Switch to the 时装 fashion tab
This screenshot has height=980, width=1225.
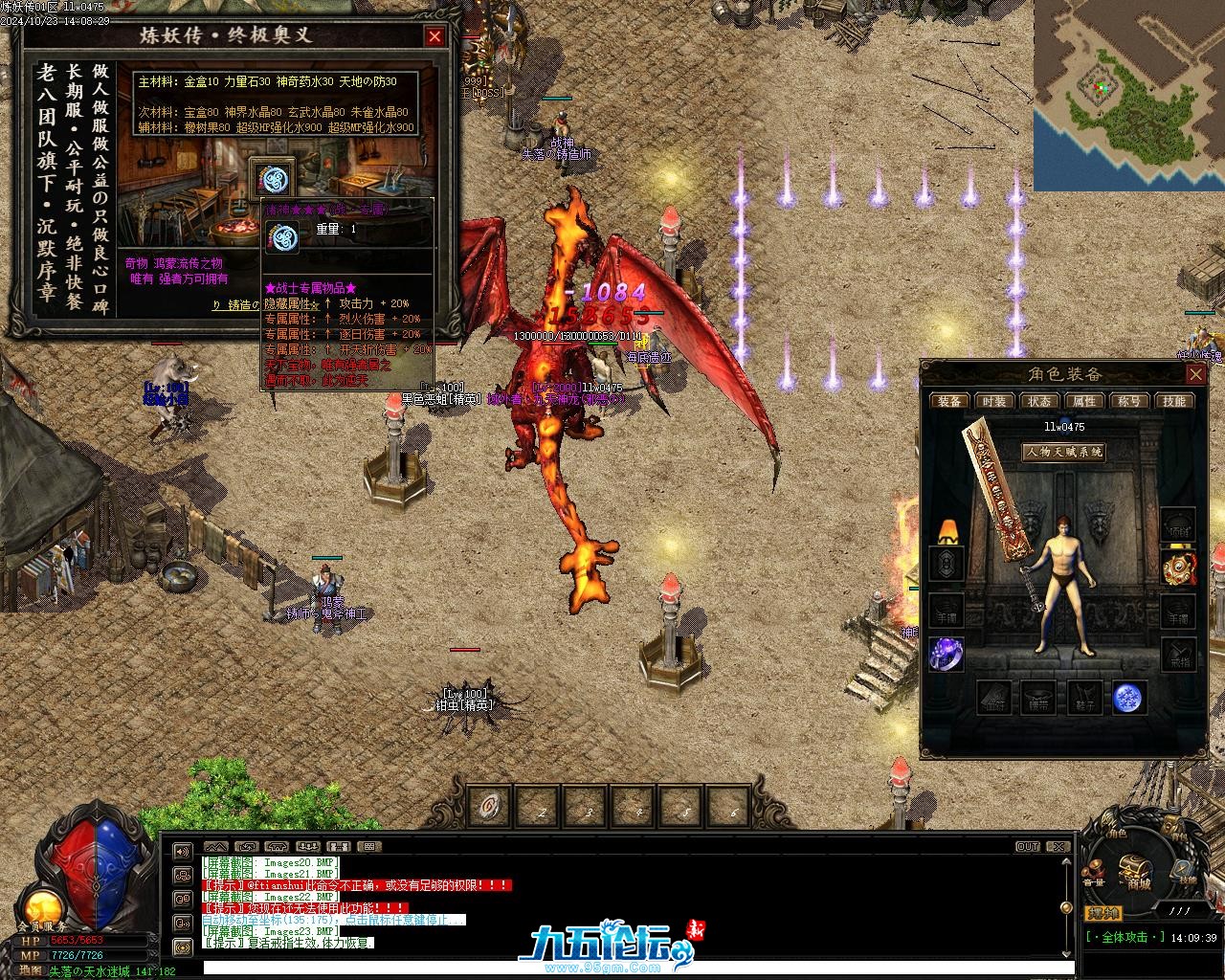tap(993, 401)
